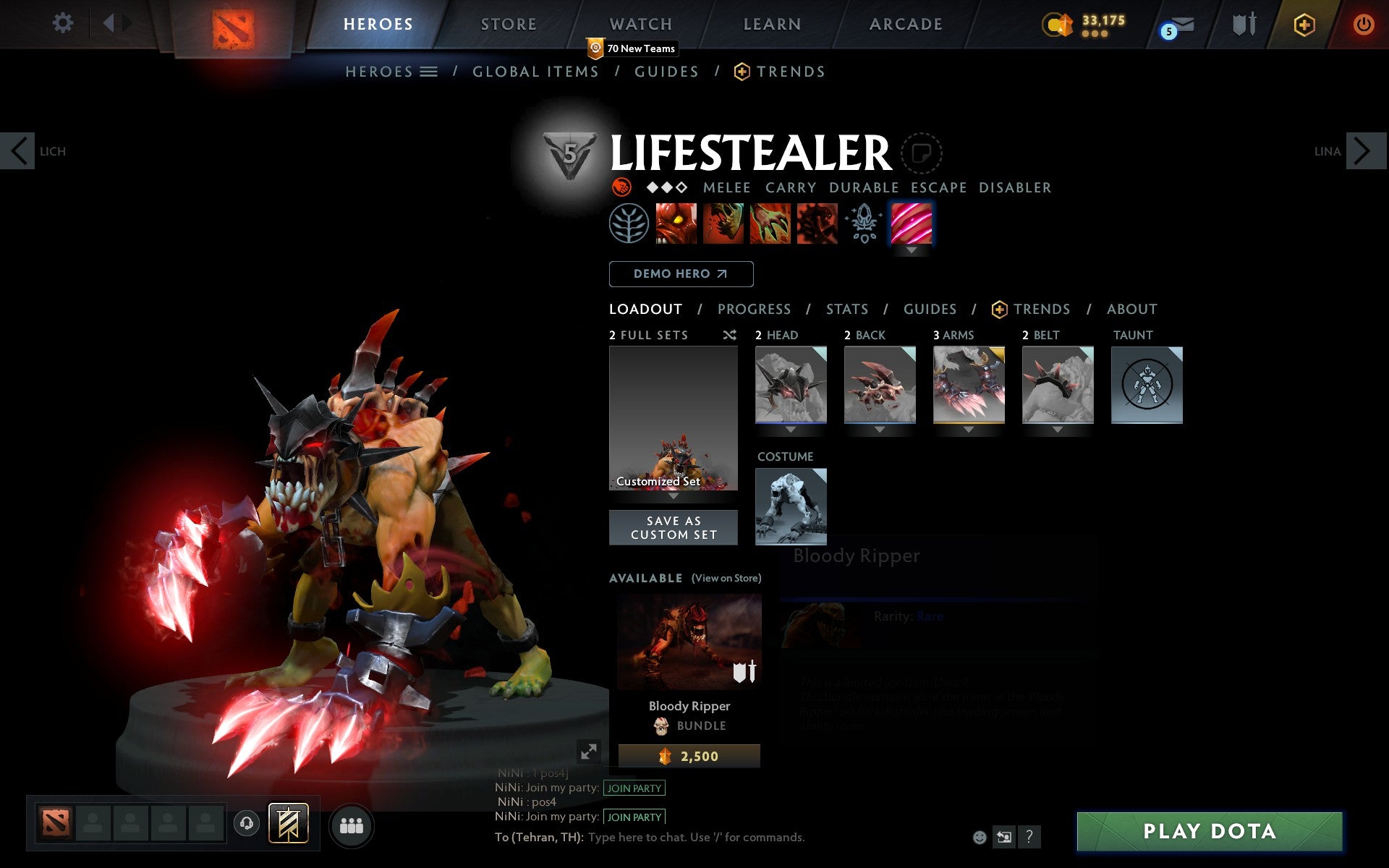Select the Rage ability icon
The width and height of the screenshot is (1389, 868).
[x=676, y=224]
